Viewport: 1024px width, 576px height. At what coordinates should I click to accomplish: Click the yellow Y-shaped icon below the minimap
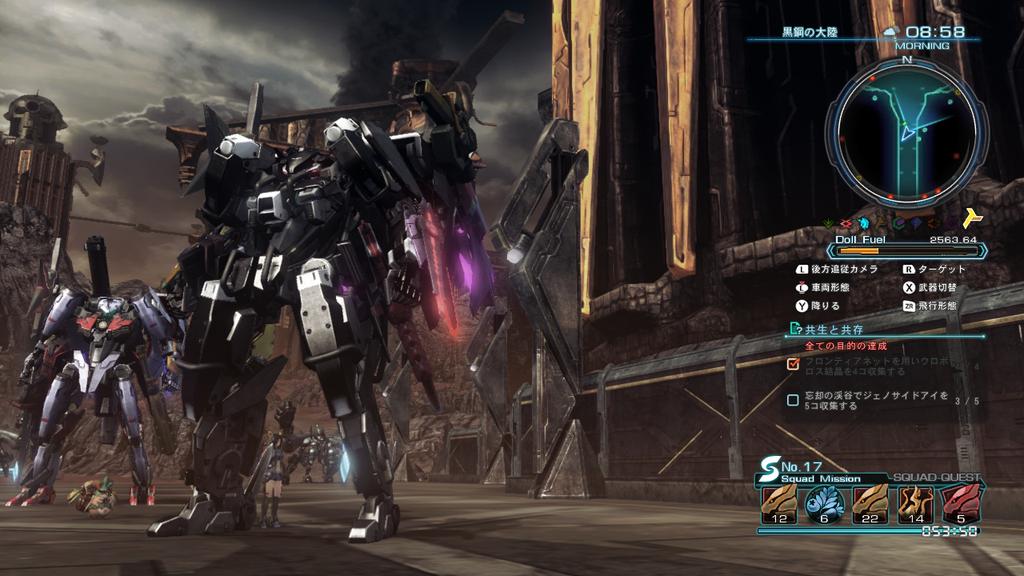[x=973, y=220]
